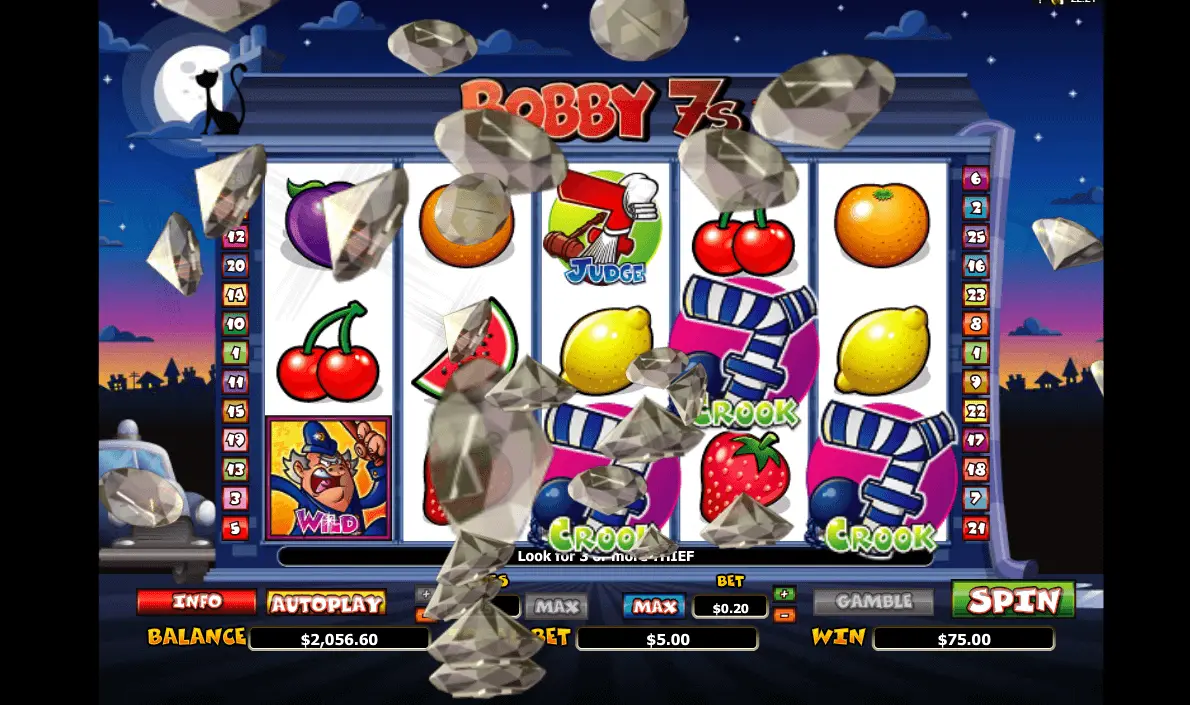Choose payline marker number 16
The image size is (1190, 705).
(x=975, y=266)
